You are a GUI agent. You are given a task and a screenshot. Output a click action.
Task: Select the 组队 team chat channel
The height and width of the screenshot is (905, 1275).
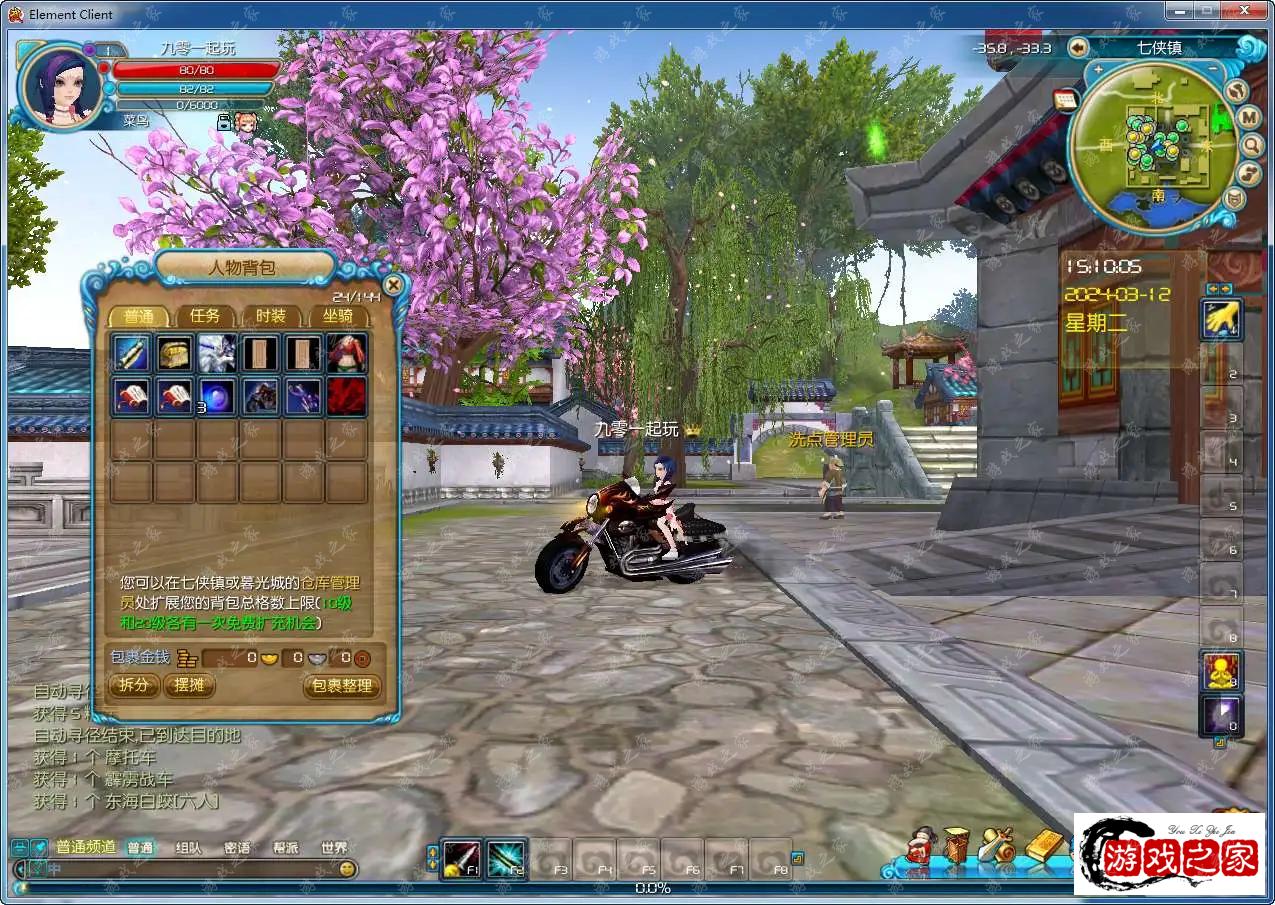[x=188, y=847]
